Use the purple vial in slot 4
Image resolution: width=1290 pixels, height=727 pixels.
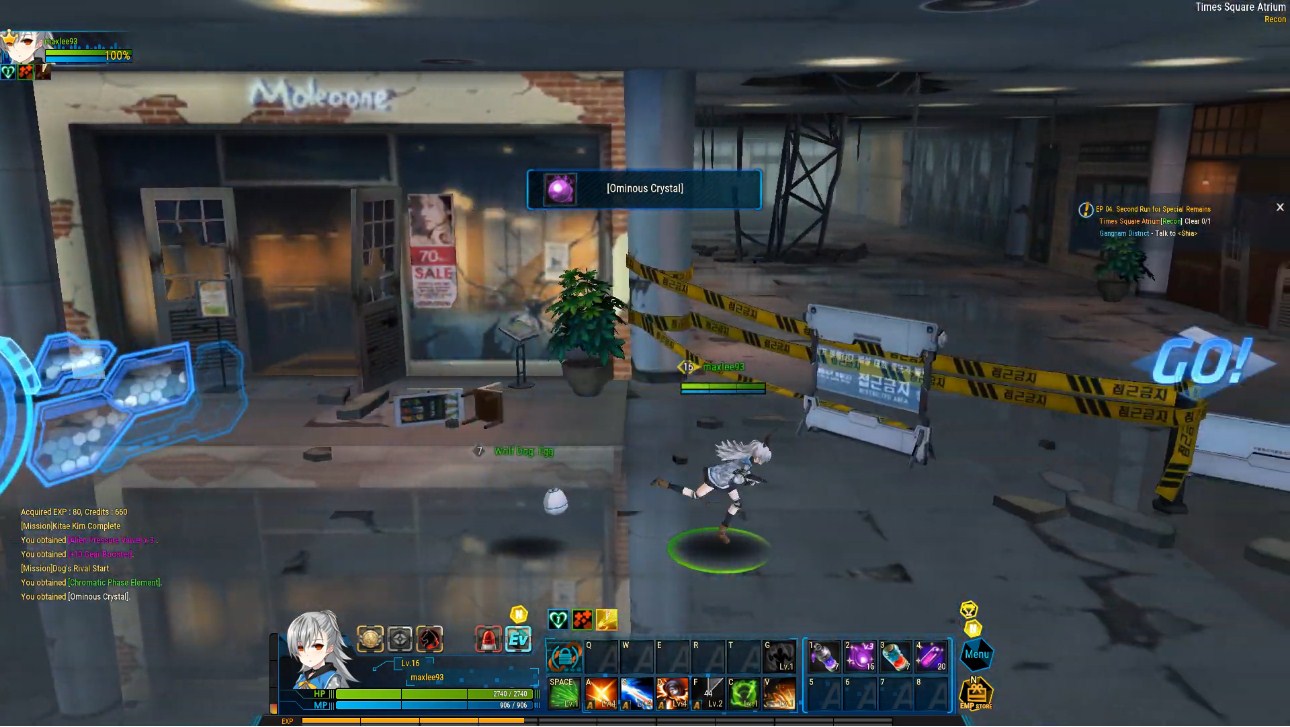[x=931, y=657]
